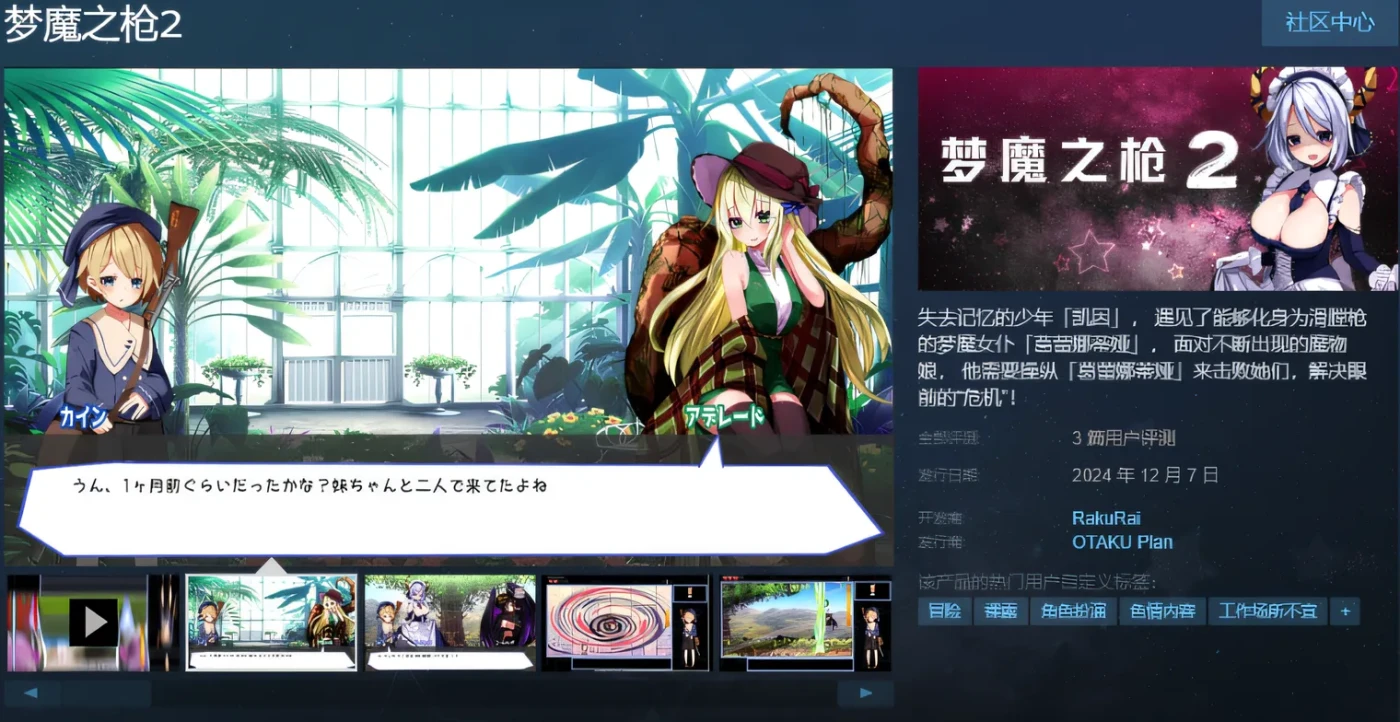This screenshot has width=1400, height=722.
Task: Select the 神秘 tag
Action: pos(999,611)
